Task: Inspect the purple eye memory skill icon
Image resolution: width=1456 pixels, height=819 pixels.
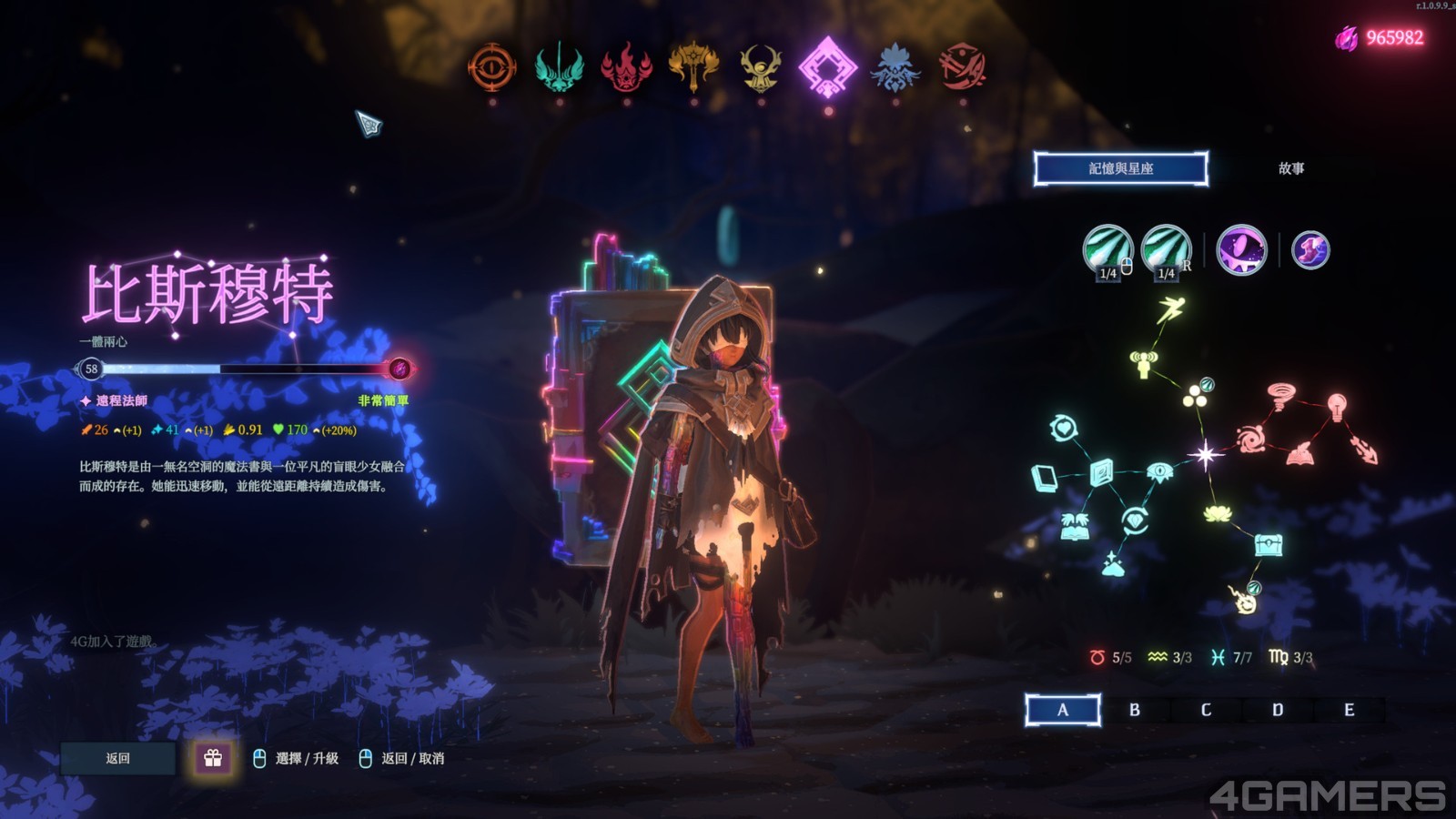Action: point(1241,249)
